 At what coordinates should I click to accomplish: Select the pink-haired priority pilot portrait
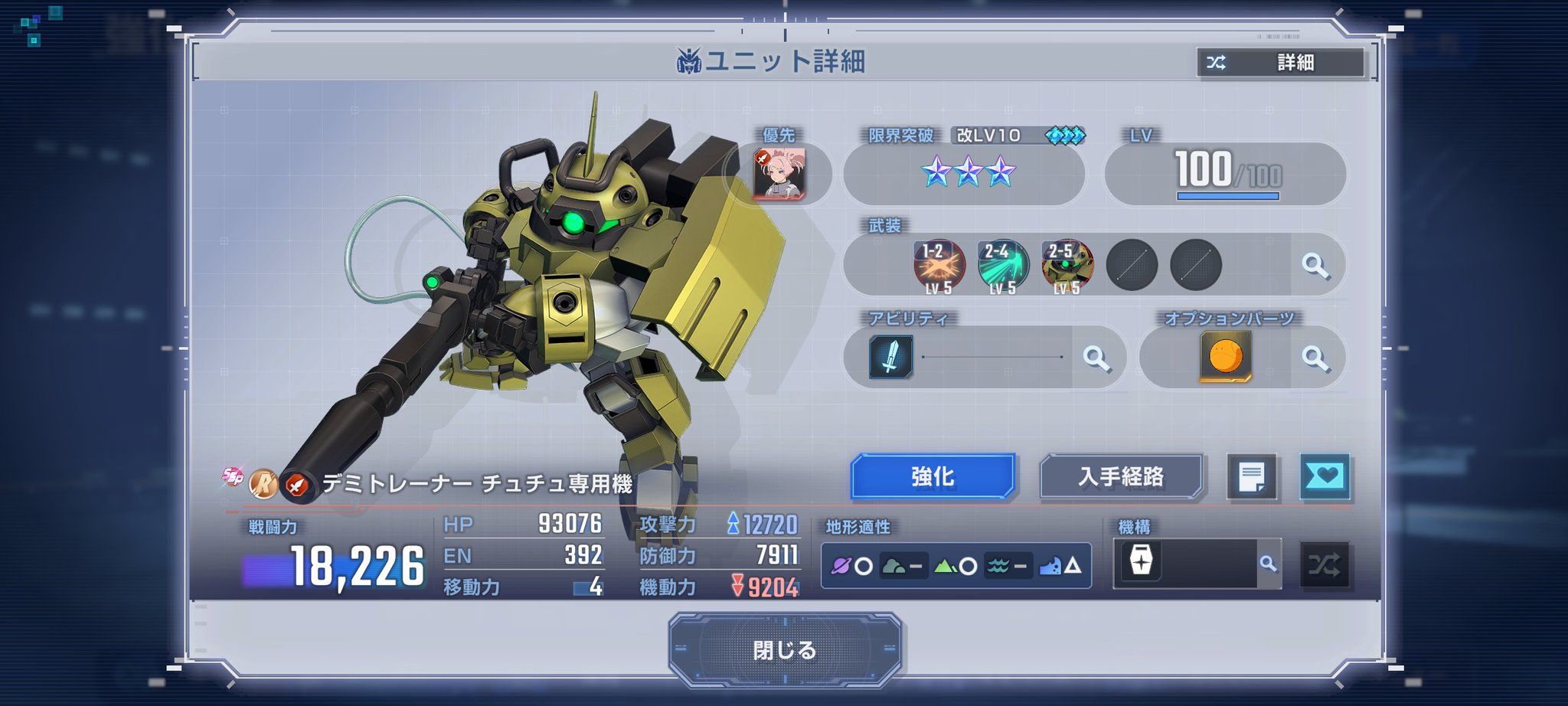(779, 174)
